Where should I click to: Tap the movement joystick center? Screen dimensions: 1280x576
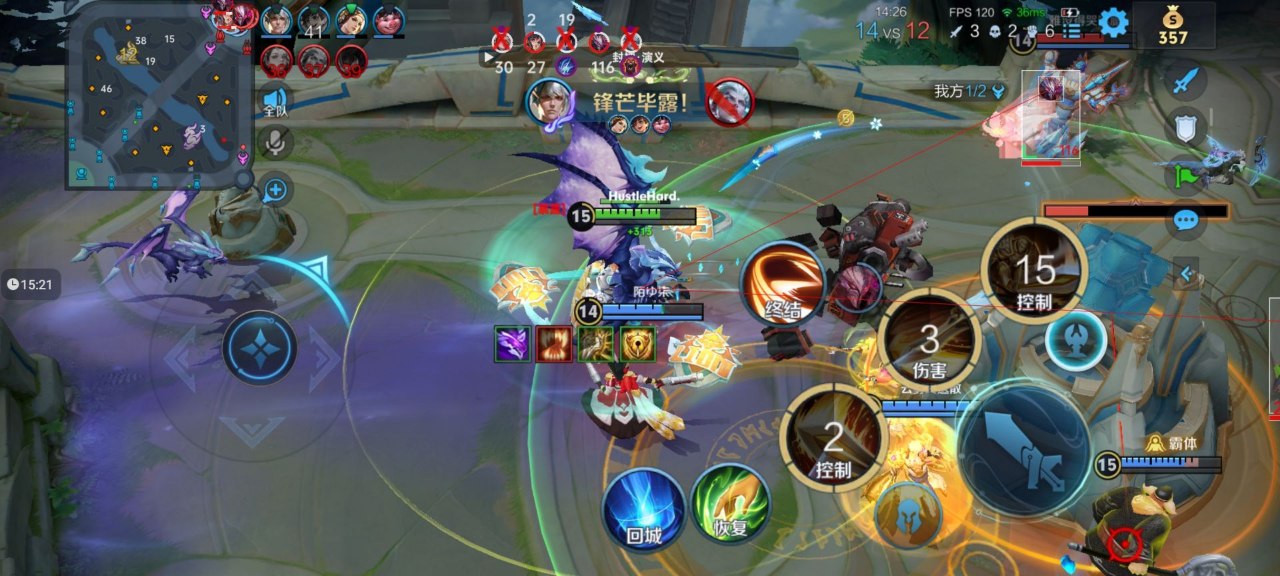[259, 349]
